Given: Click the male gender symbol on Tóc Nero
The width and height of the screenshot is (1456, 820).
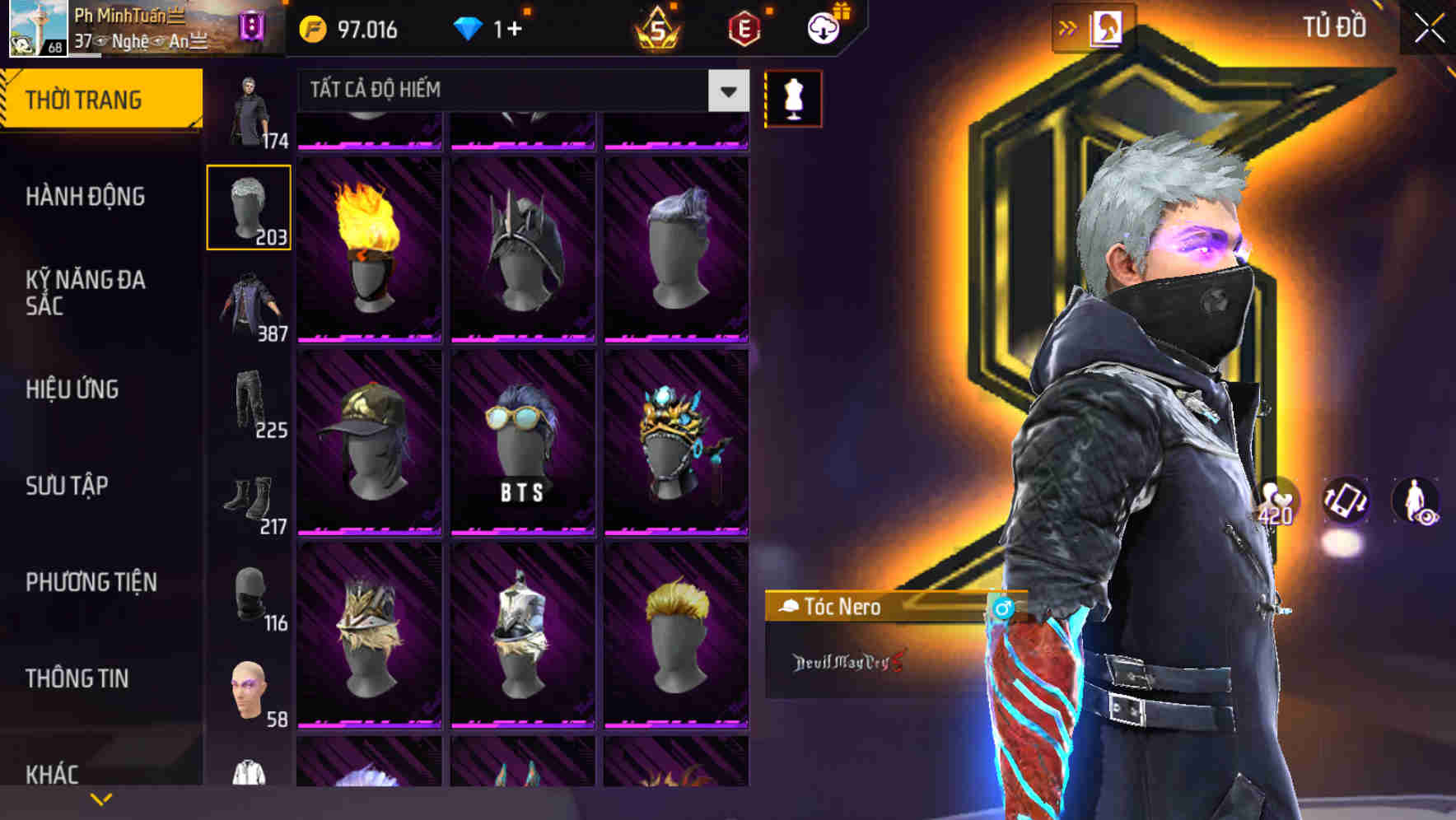Looking at the screenshot, I should coord(1001,608).
